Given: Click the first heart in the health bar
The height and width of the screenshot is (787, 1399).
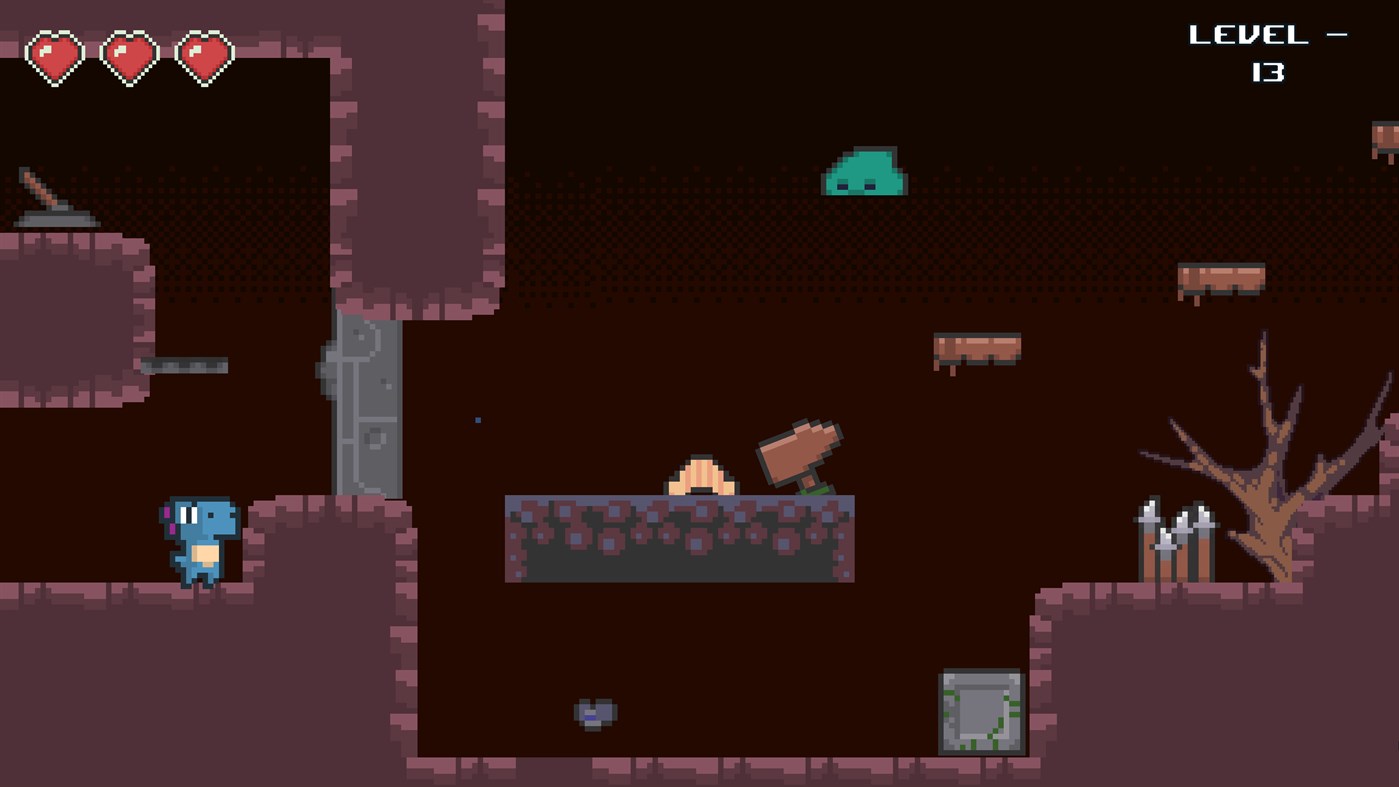Looking at the screenshot, I should tap(55, 55).
